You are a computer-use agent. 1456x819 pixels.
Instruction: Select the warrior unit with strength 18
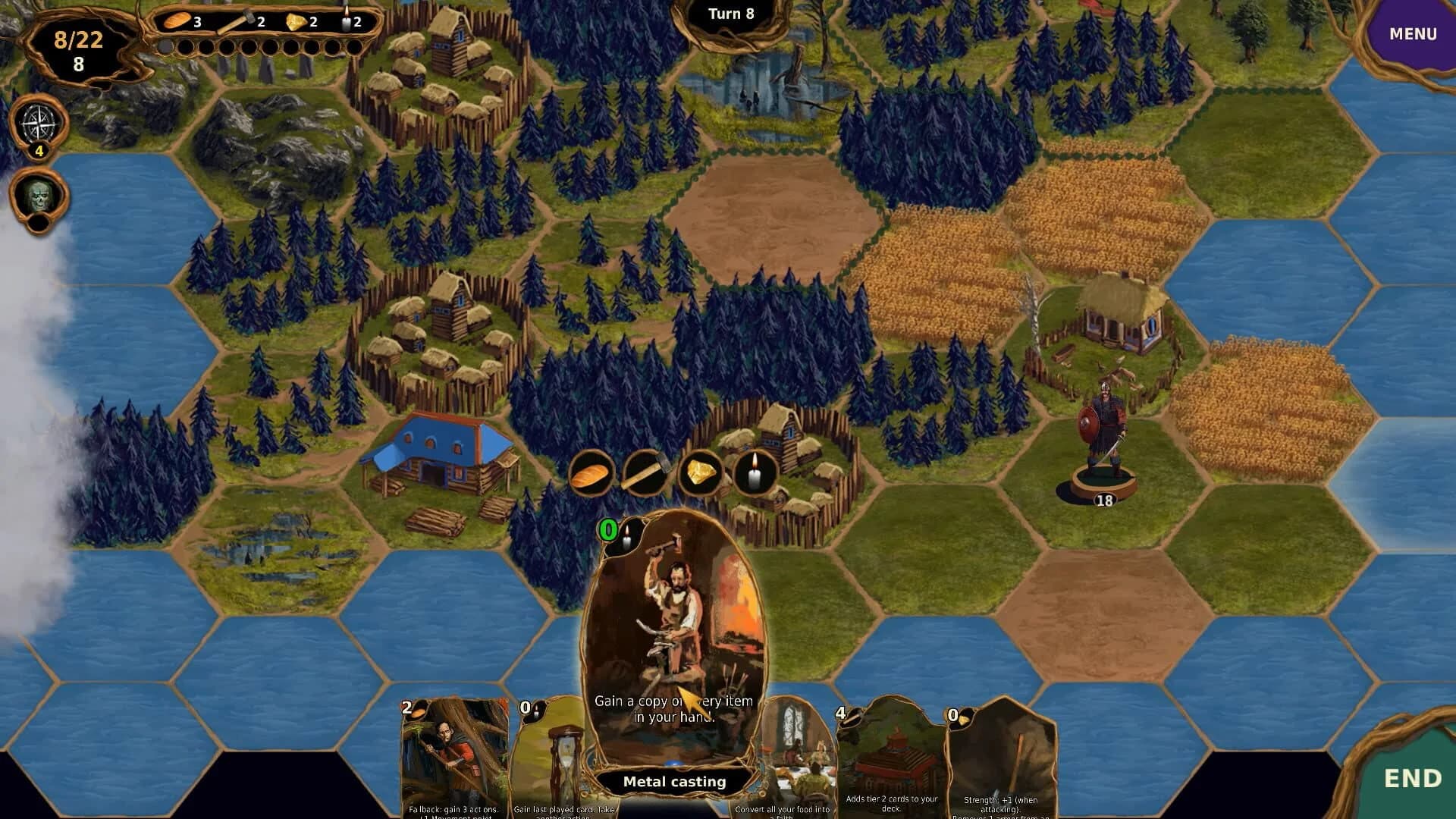click(x=1103, y=425)
